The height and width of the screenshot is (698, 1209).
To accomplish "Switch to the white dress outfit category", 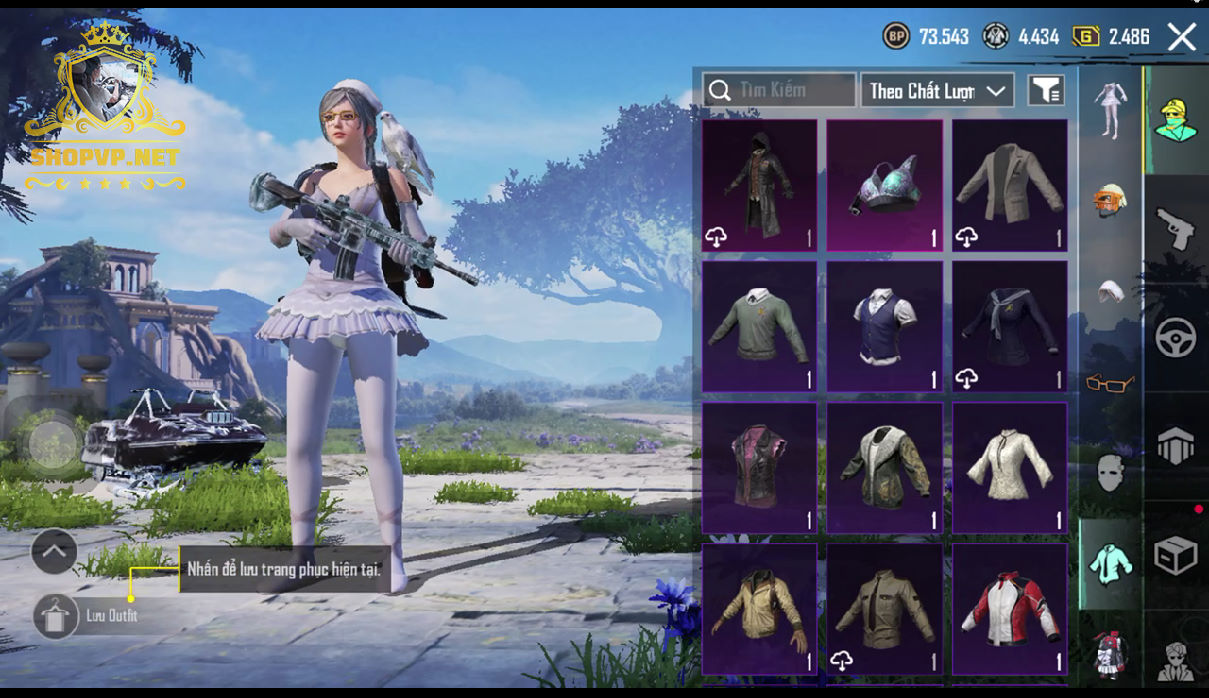I will [x=1109, y=108].
